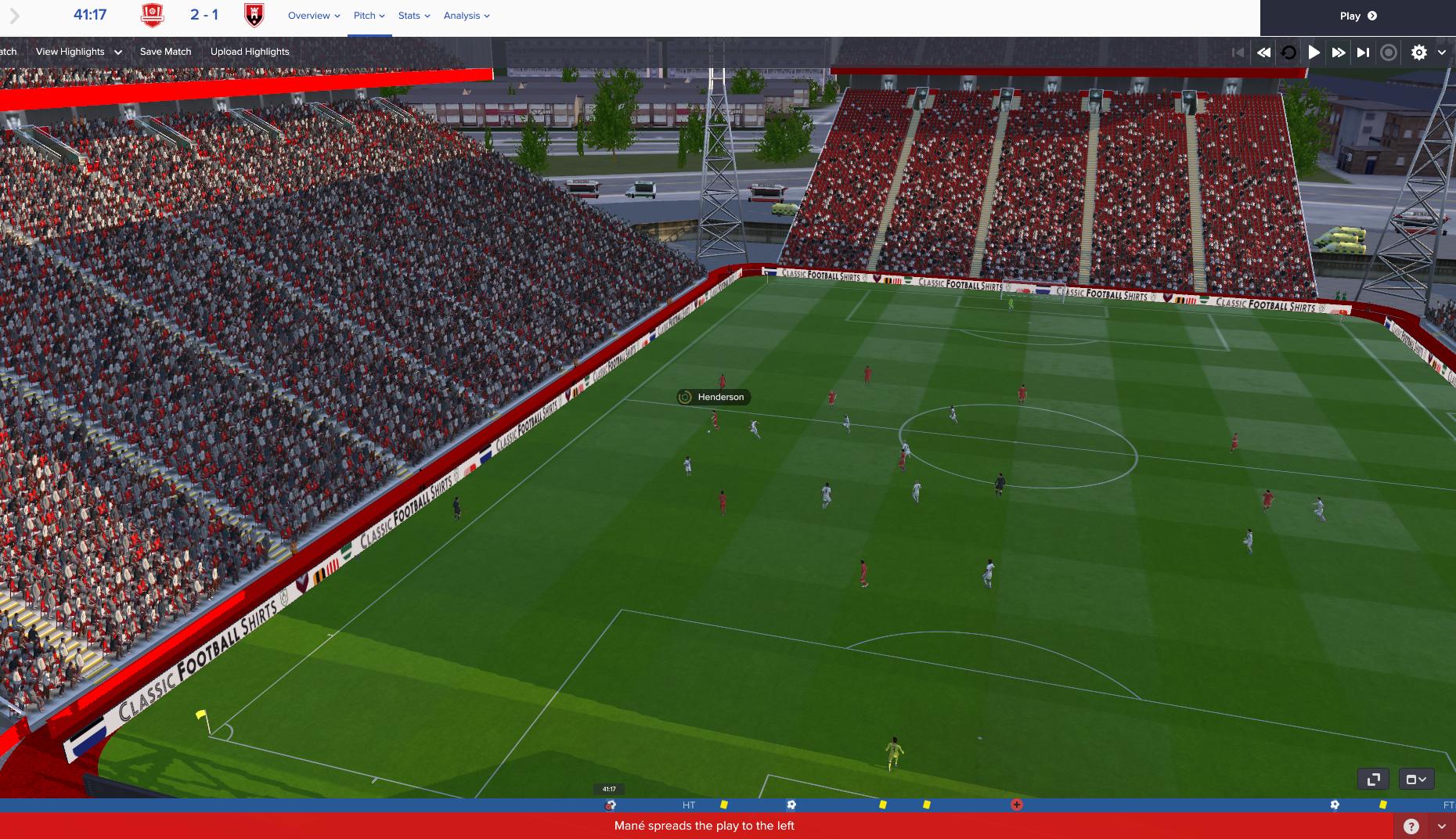Screen dimensions: 1456x839
Task: Play the match with the play triangle
Action: pyautogui.click(x=1314, y=52)
